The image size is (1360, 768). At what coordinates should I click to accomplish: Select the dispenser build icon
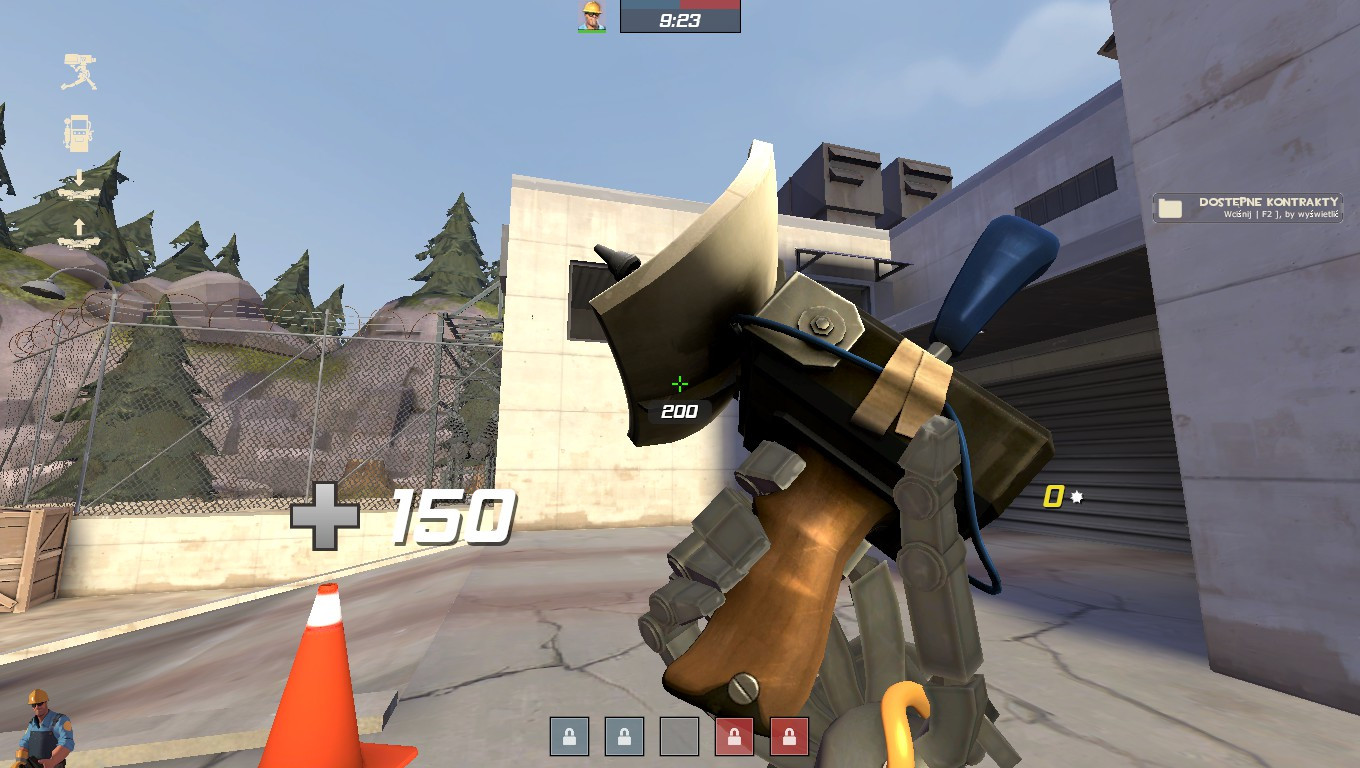(76, 132)
